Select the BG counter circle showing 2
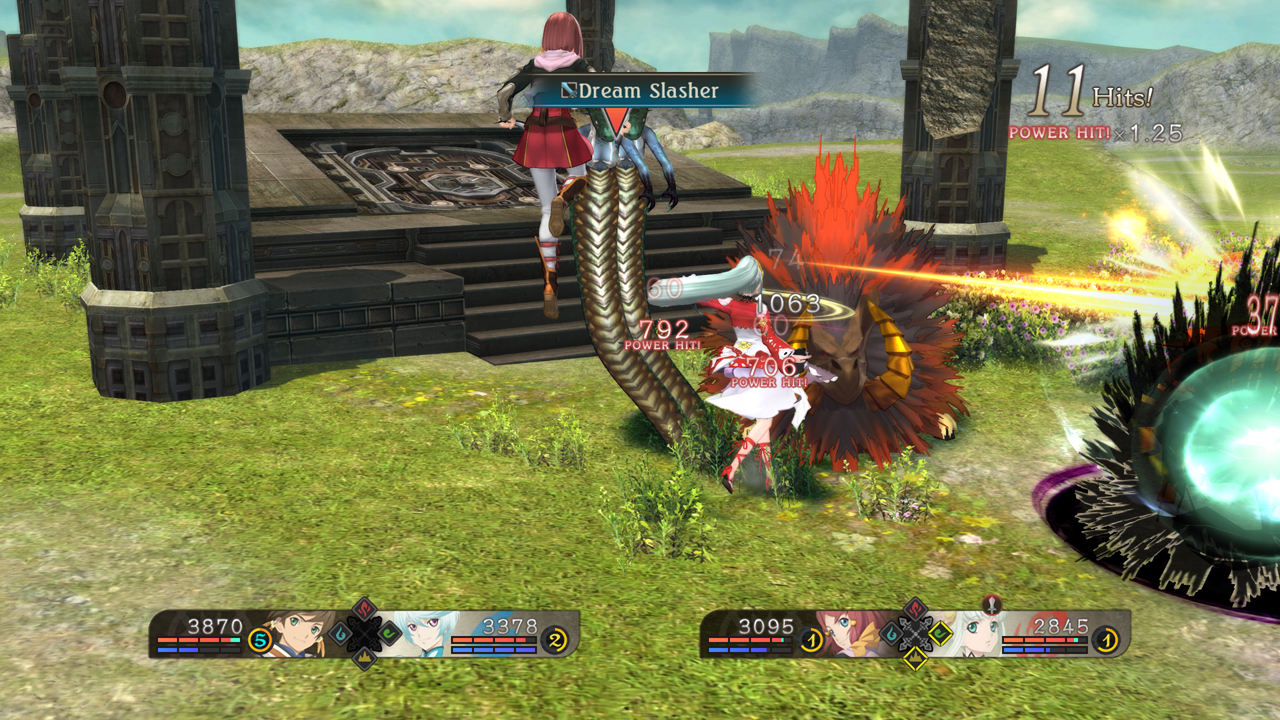The image size is (1280, 720). pos(555,640)
